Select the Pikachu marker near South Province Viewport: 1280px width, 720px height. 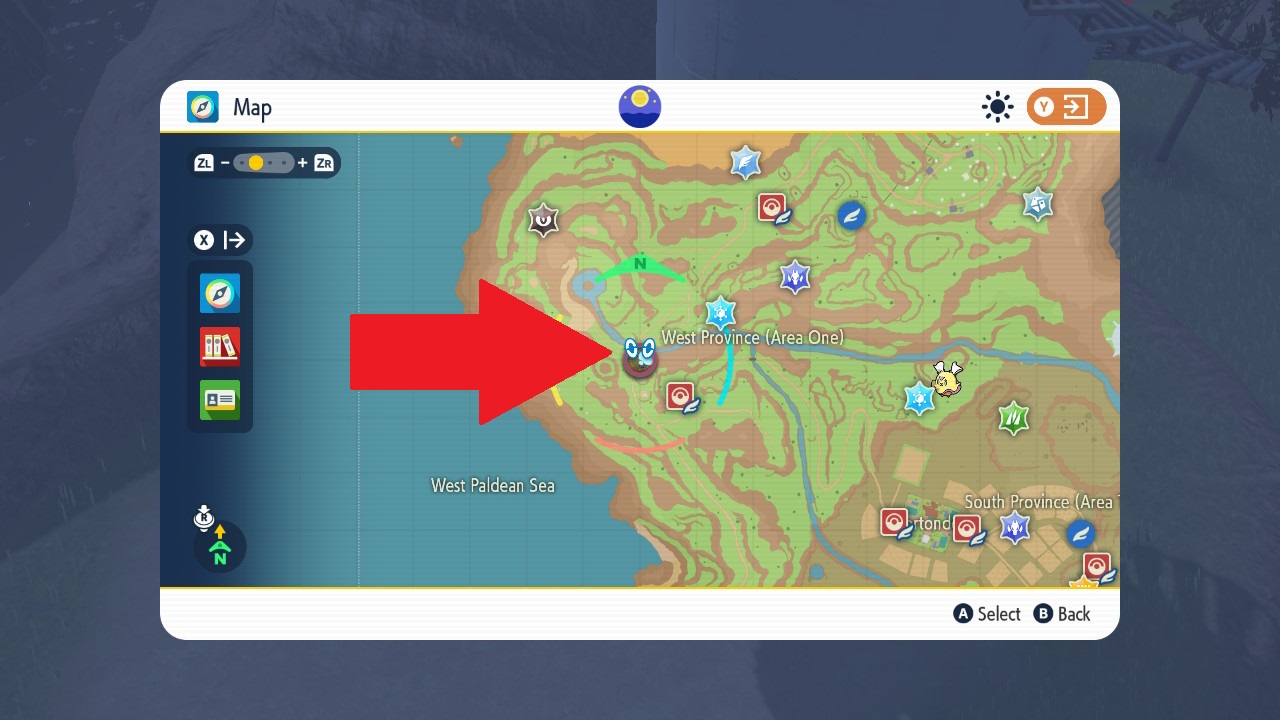coord(945,377)
